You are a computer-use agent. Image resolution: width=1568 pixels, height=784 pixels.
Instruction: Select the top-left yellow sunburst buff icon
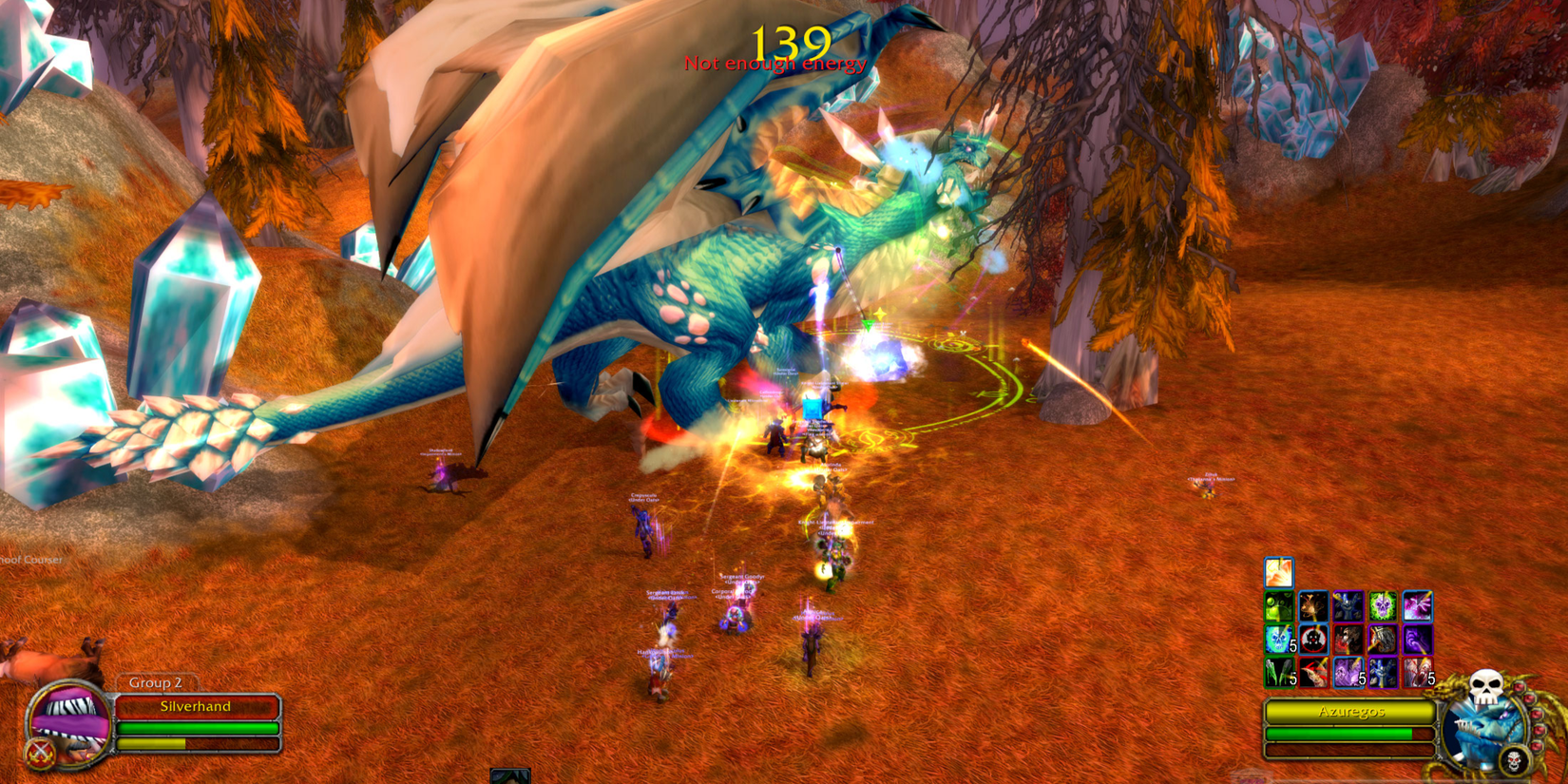(x=1278, y=572)
